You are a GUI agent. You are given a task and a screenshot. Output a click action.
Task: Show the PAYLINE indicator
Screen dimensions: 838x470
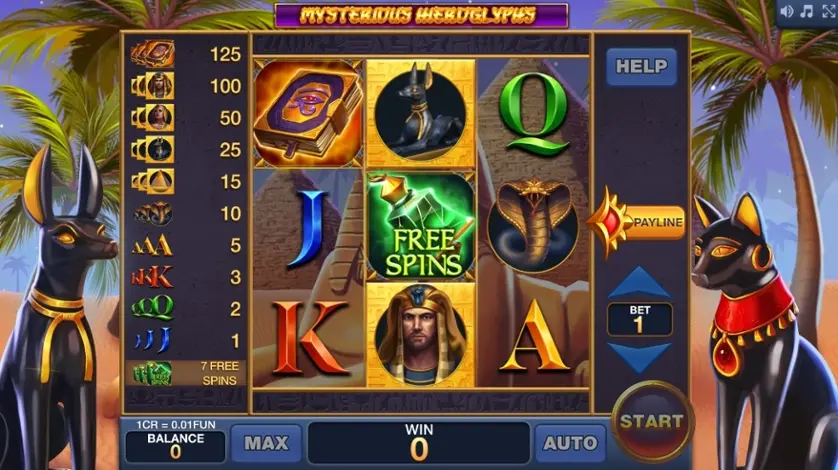(x=643, y=221)
